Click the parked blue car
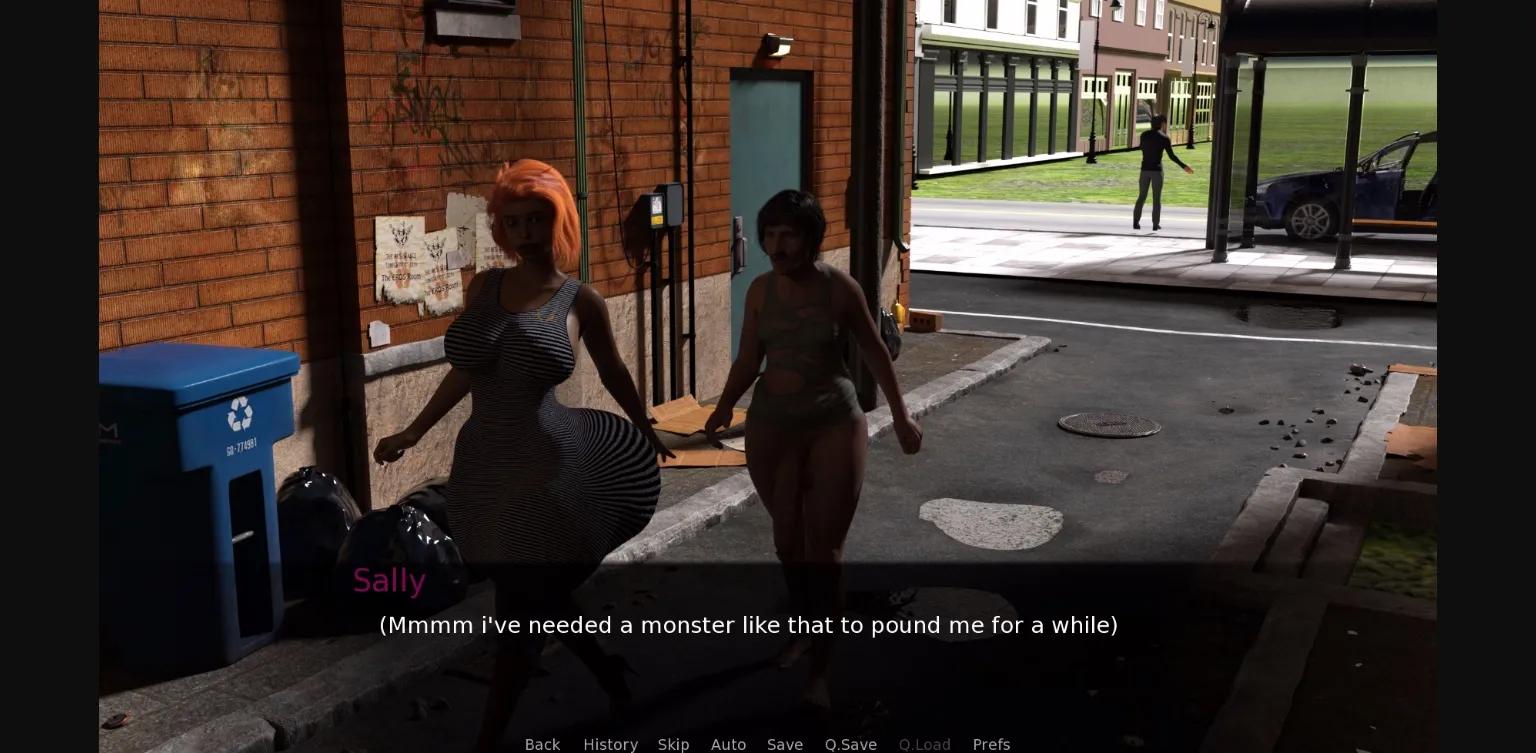 click(1330, 190)
